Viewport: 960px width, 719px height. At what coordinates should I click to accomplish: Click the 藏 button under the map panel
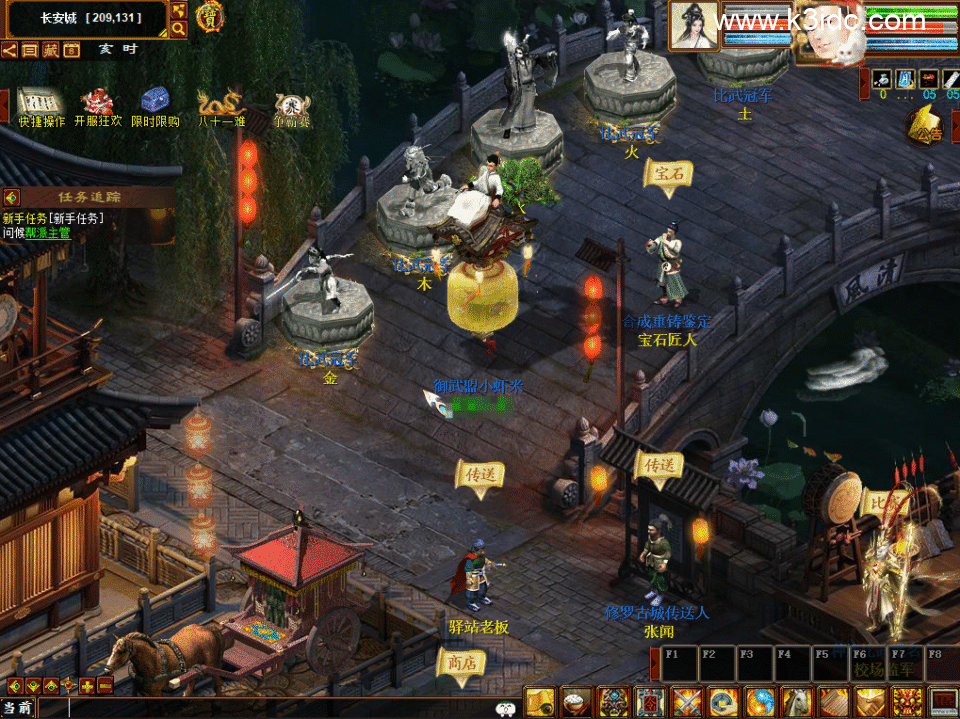tap(50, 50)
